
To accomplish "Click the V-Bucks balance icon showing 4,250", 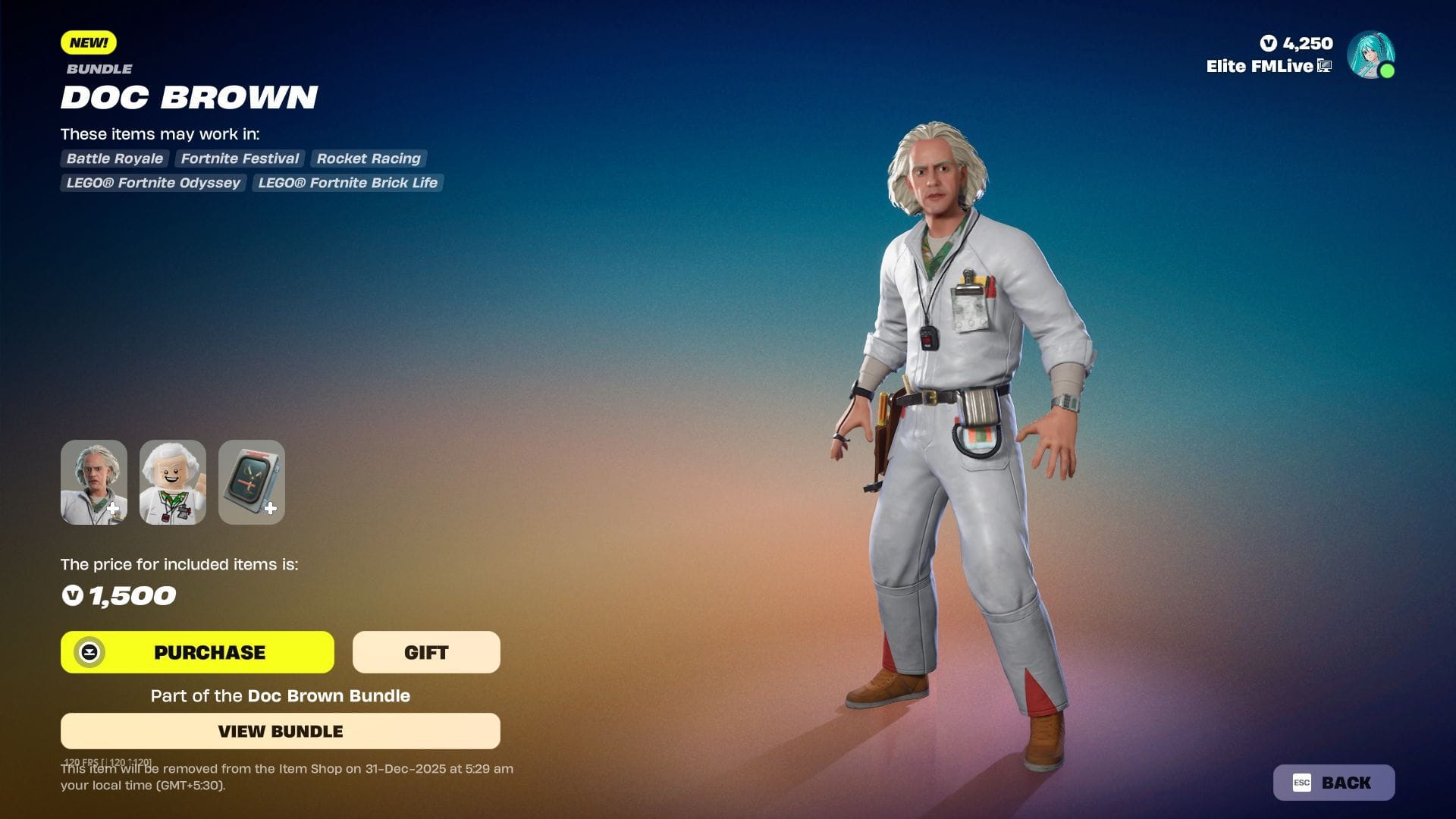I will (x=1268, y=43).
